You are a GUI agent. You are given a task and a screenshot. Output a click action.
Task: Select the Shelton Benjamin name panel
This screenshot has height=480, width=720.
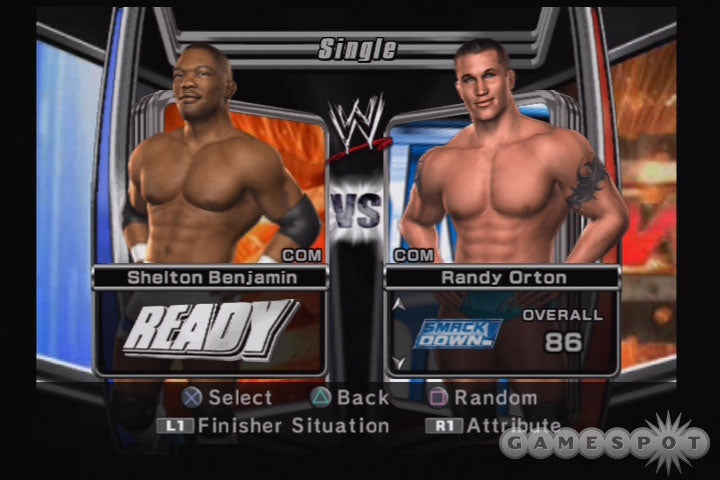pos(210,278)
